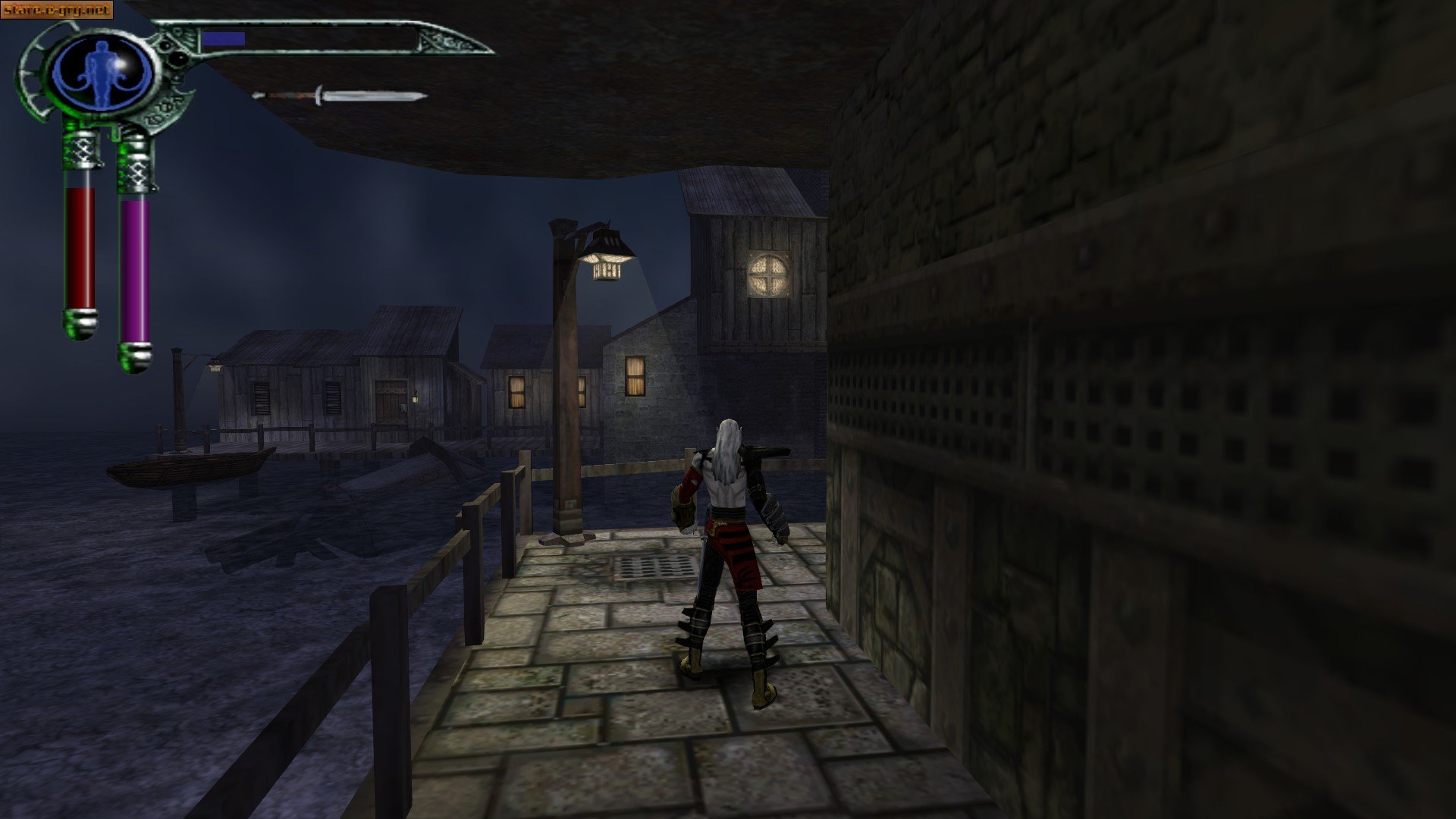Image resolution: width=1456 pixels, height=819 pixels.
Task: Click the silver cap of the lore vial
Action: tap(136, 356)
